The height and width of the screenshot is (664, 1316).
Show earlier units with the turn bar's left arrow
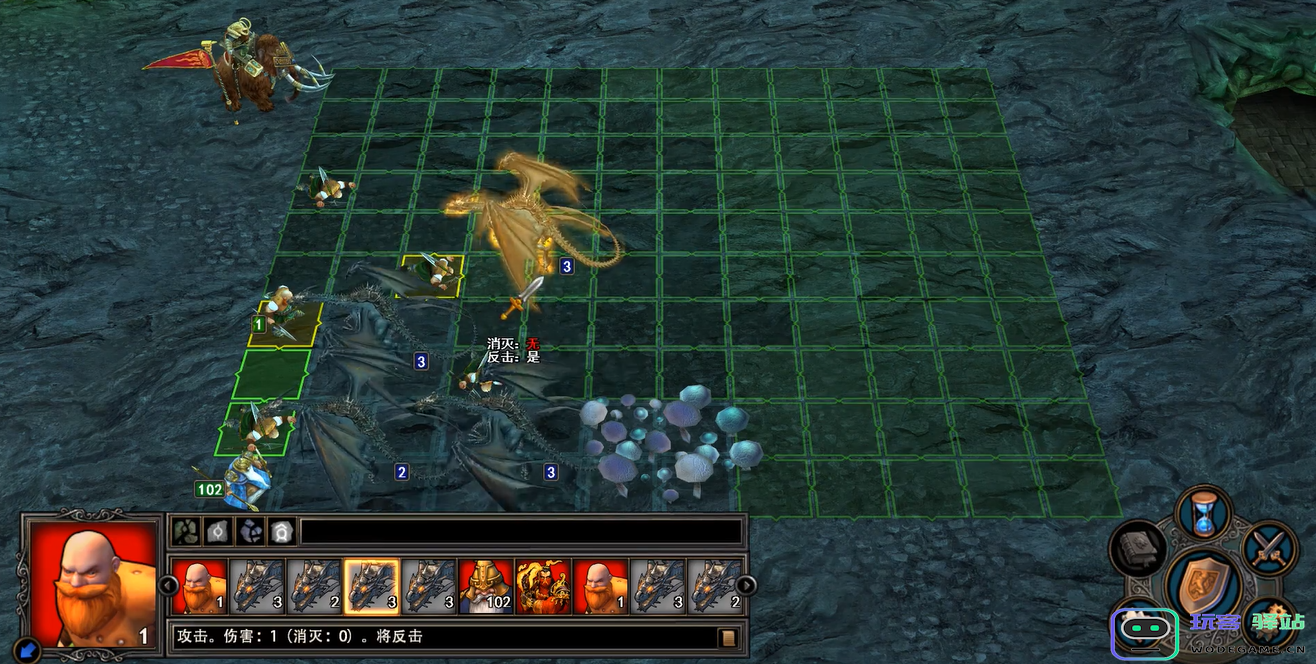(164, 585)
